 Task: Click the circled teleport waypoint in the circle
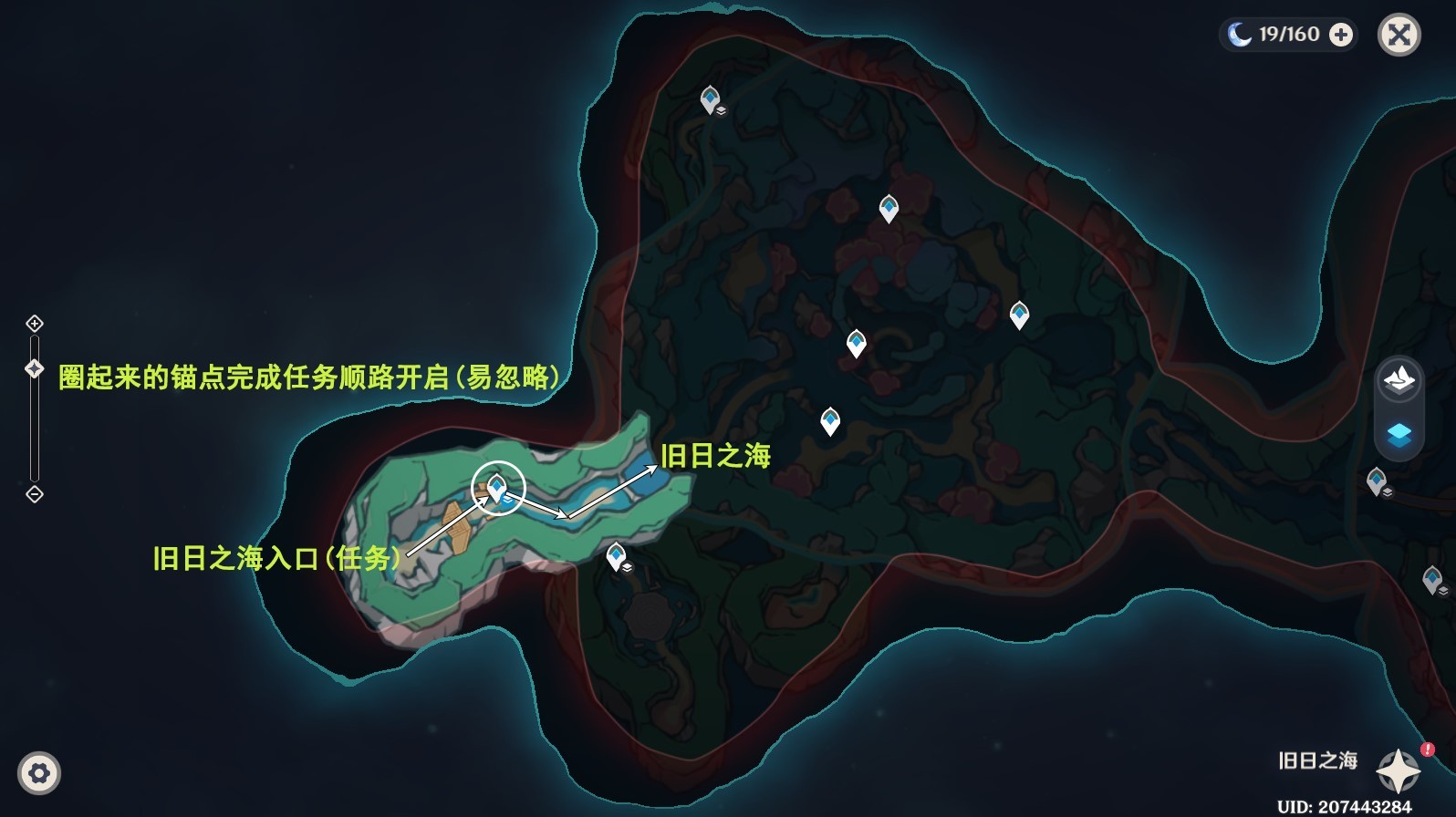497,489
